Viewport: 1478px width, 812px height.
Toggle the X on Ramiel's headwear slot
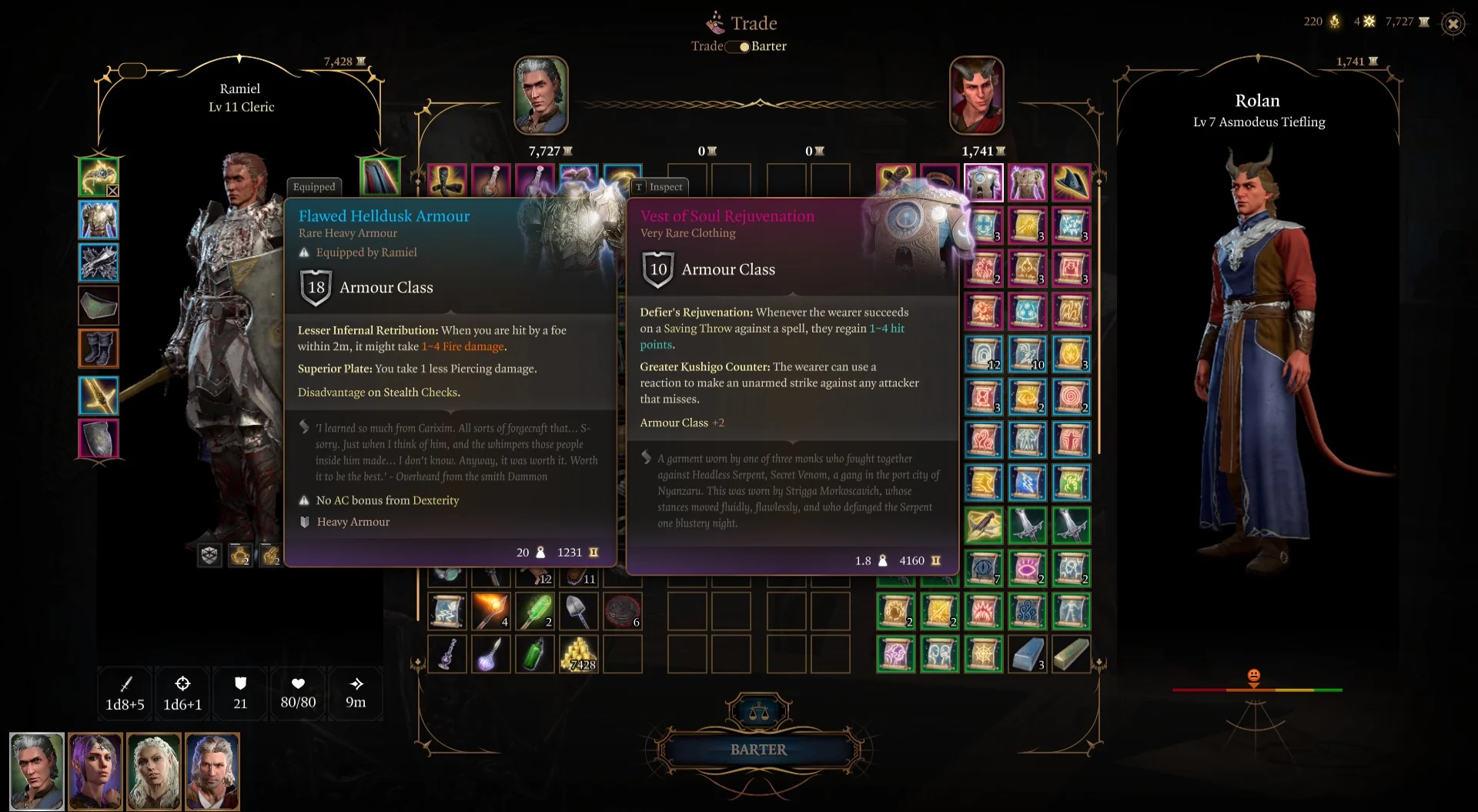[112, 190]
